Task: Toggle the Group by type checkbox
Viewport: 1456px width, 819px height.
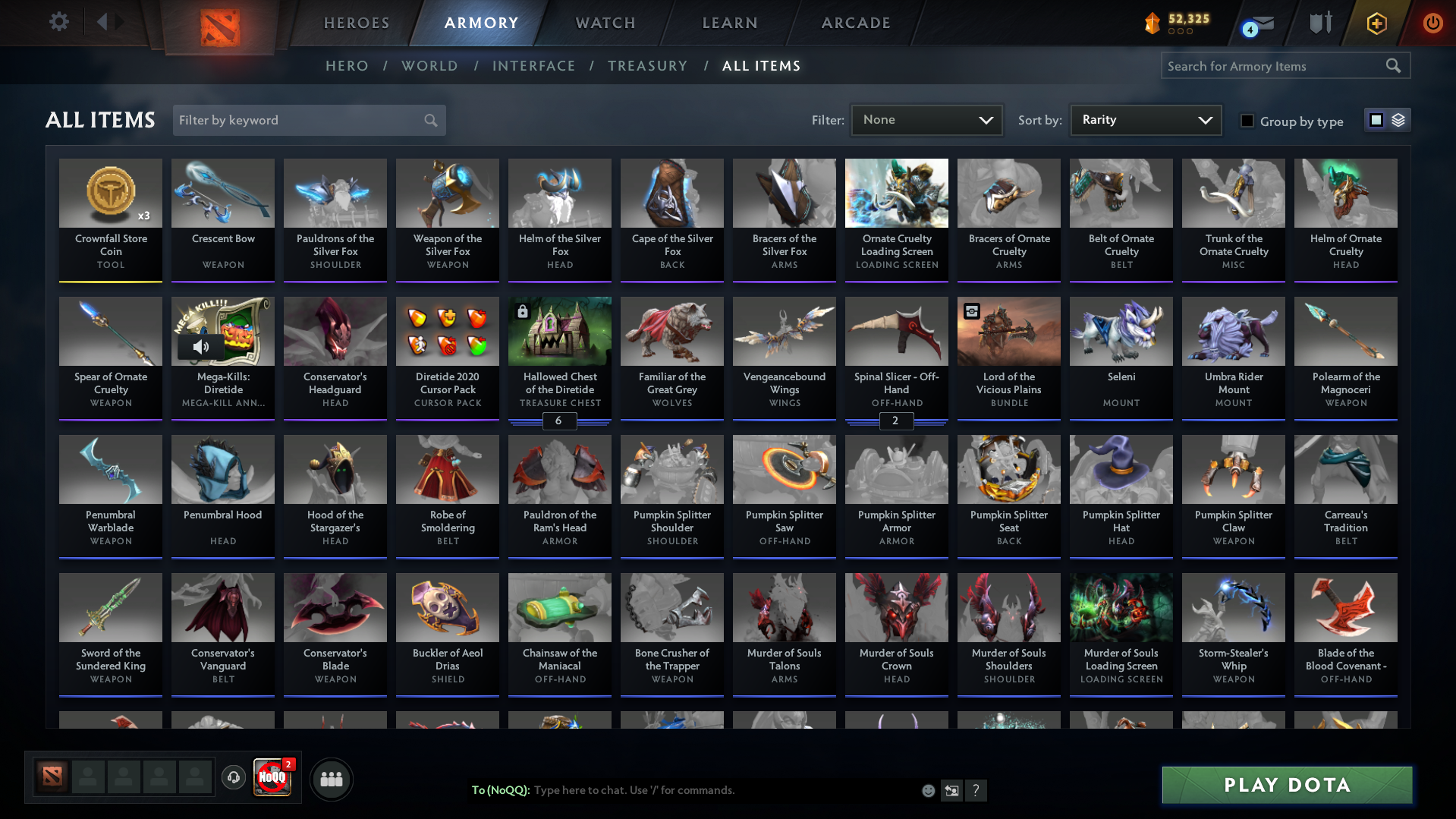Action: (1247, 121)
